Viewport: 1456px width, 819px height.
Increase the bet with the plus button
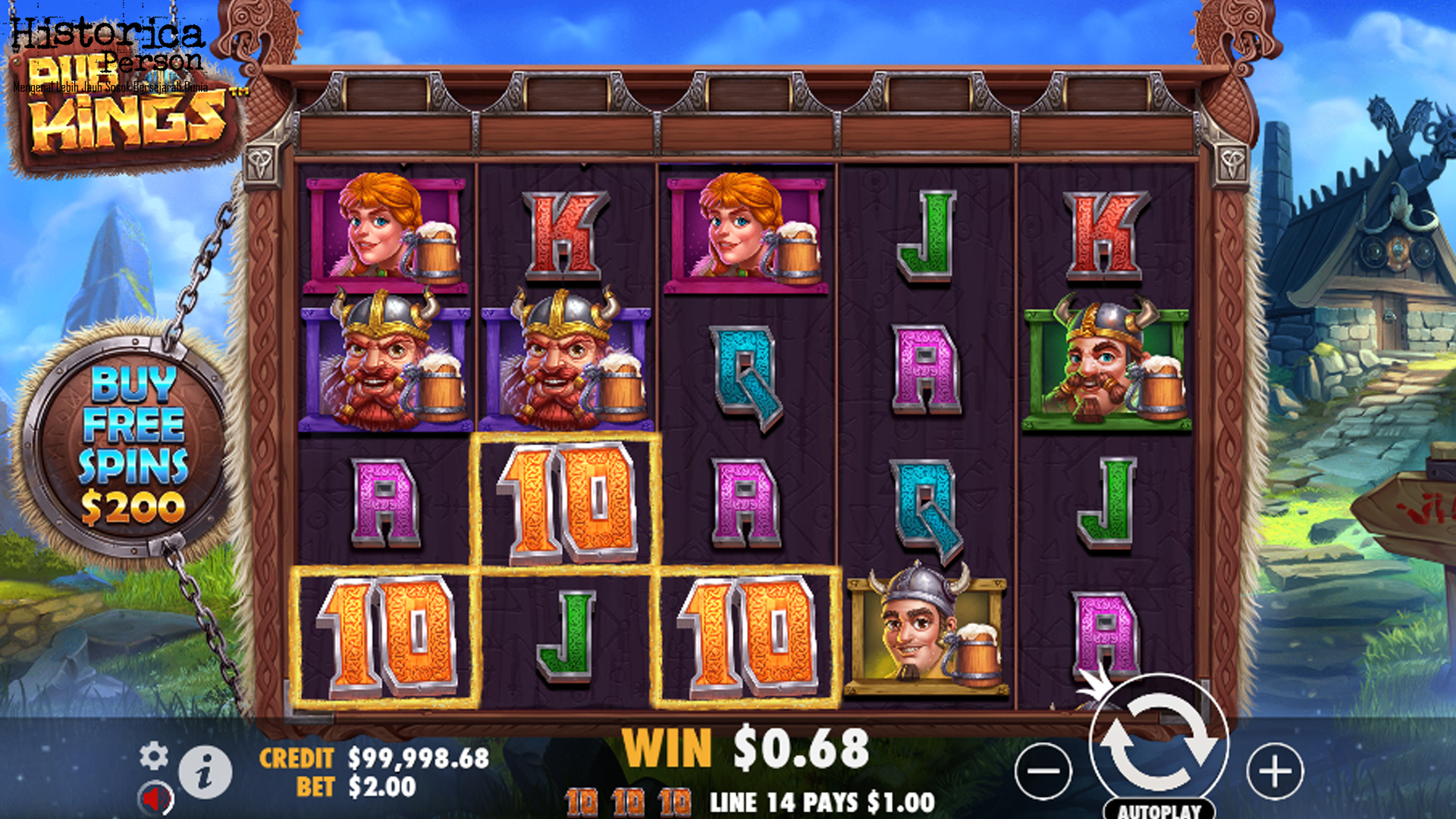point(1275,771)
